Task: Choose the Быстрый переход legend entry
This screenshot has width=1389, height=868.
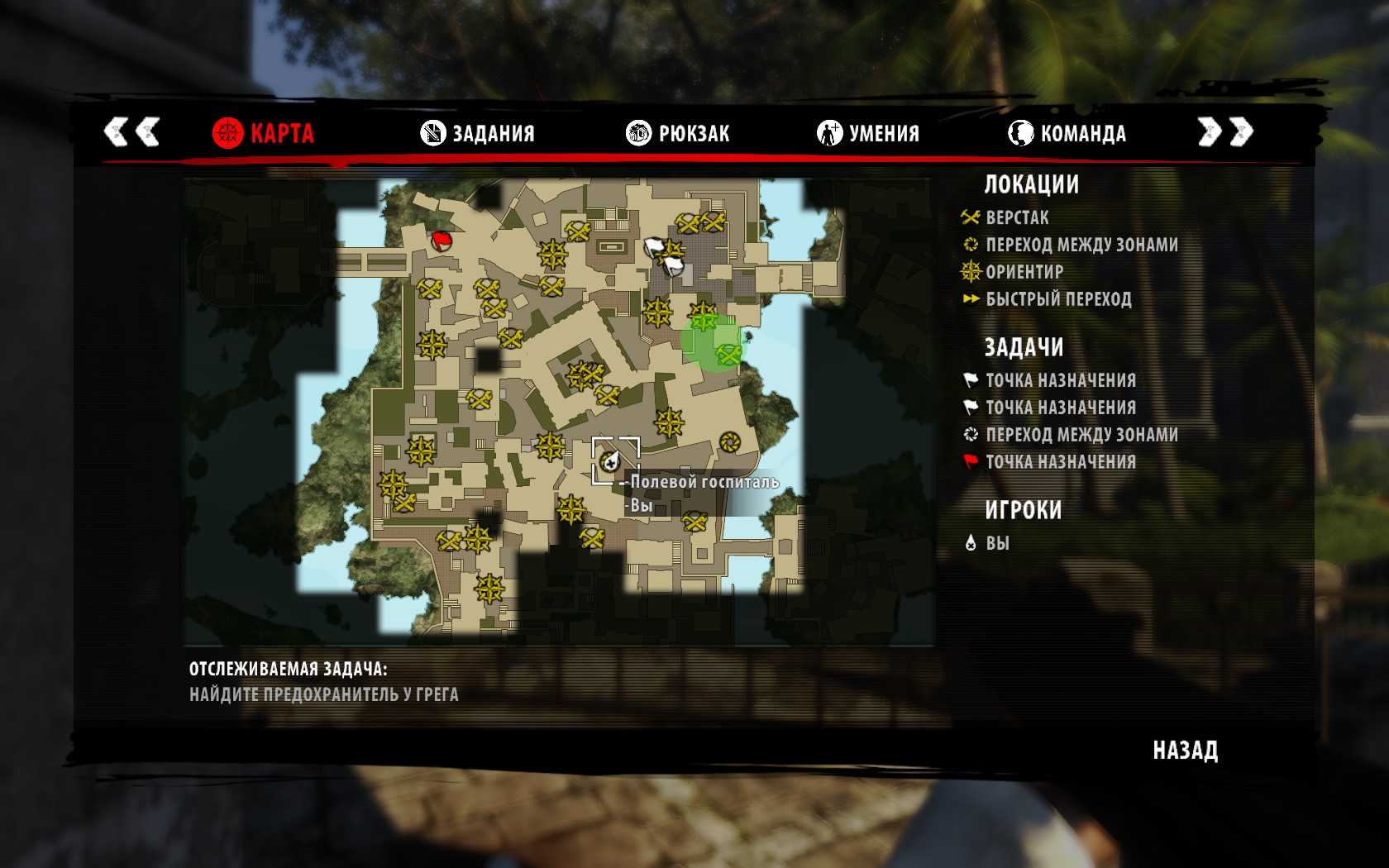Action: tap(1057, 299)
